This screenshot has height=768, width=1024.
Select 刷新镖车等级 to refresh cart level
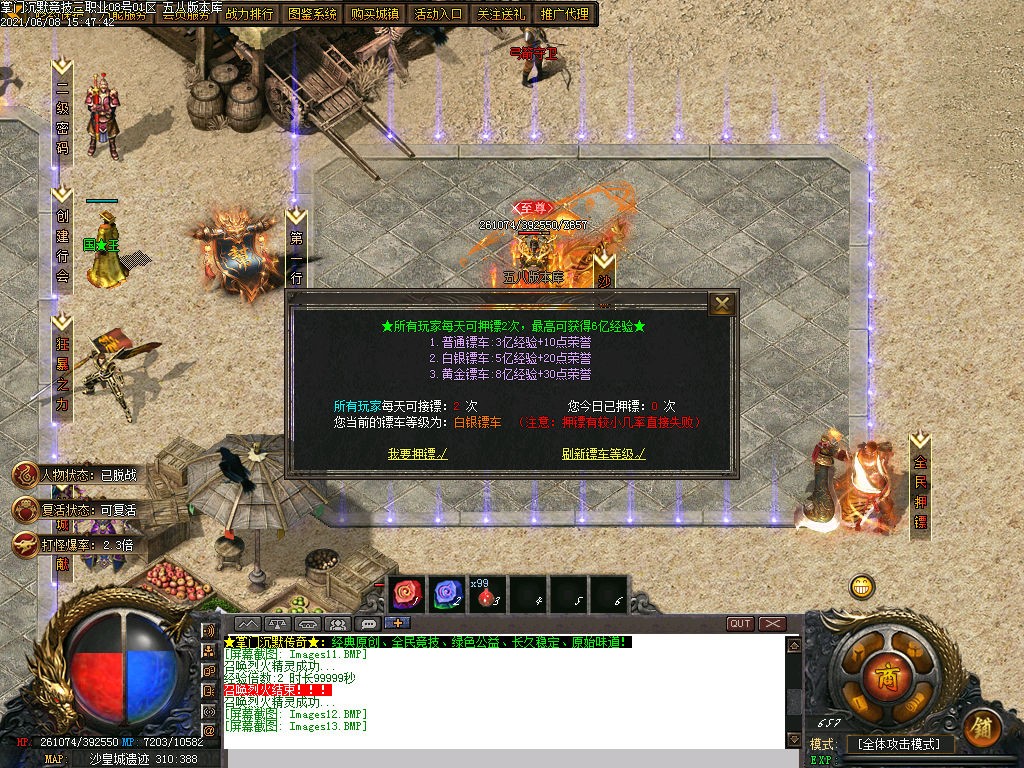603,453
